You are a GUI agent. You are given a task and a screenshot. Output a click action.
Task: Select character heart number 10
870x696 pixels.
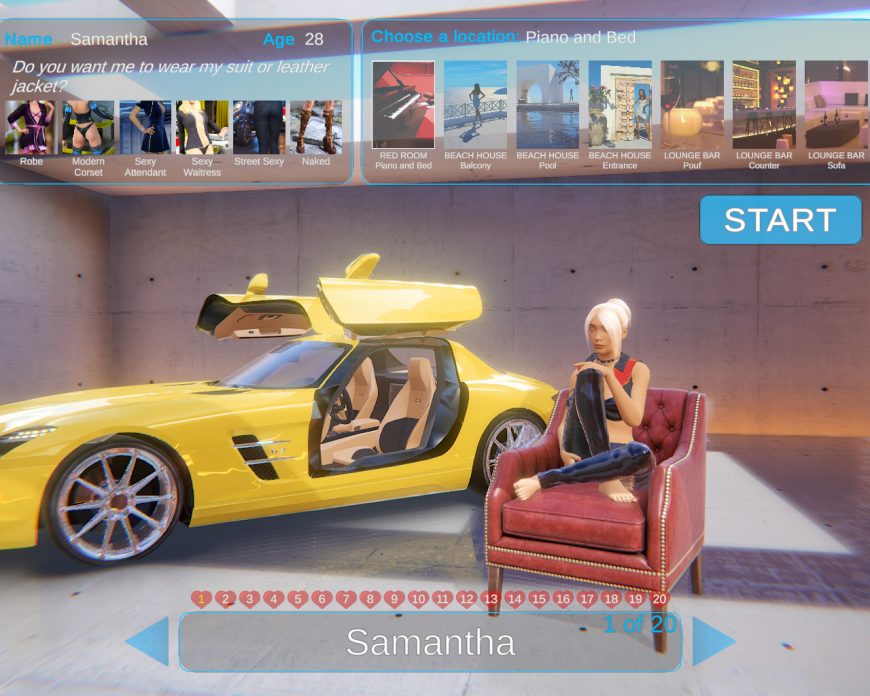pos(418,599)
